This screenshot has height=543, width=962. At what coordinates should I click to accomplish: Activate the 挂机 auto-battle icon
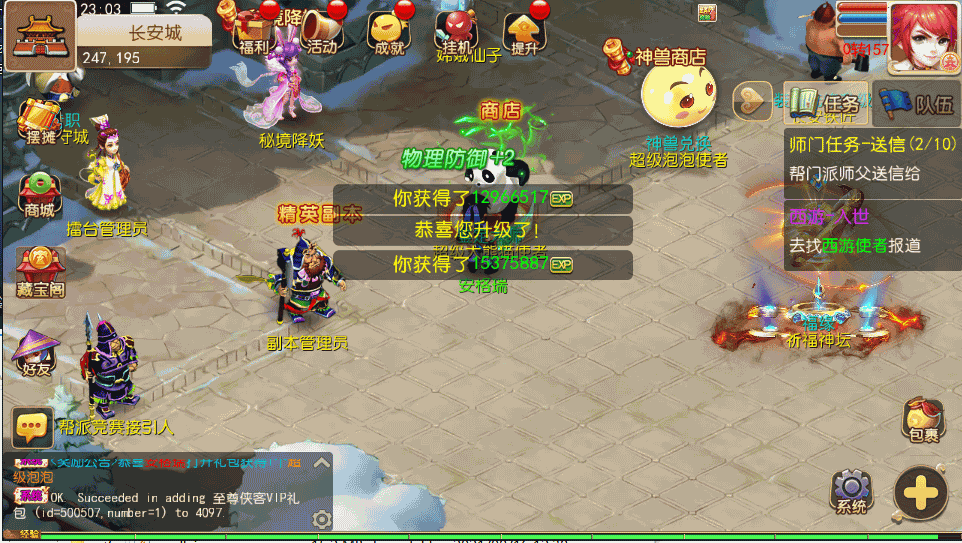(455, 30)
